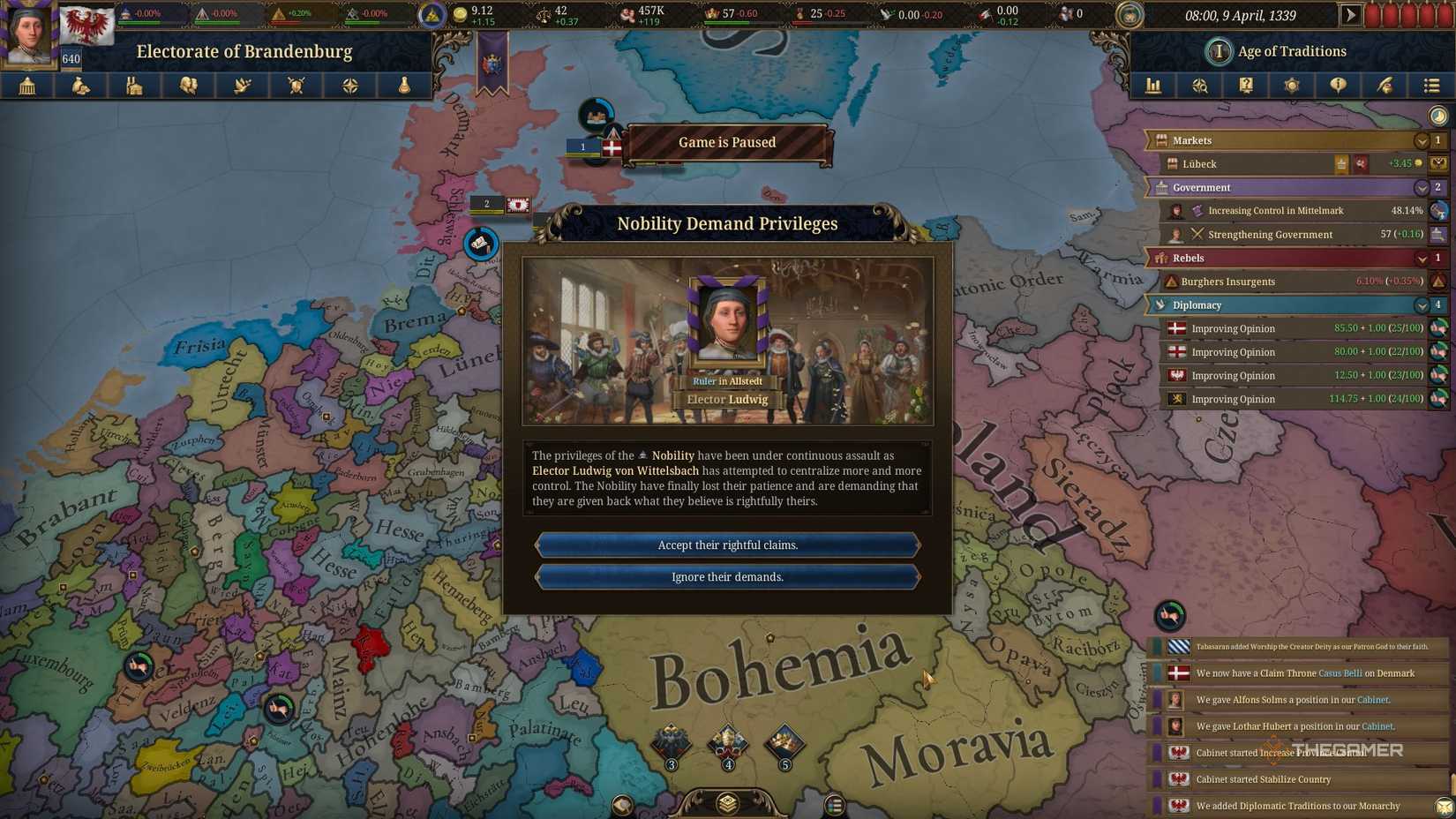The width and height of the screenshot is (1456, 819).
Task: Choose Ignore their demands
Action: [x=727, y=576]
